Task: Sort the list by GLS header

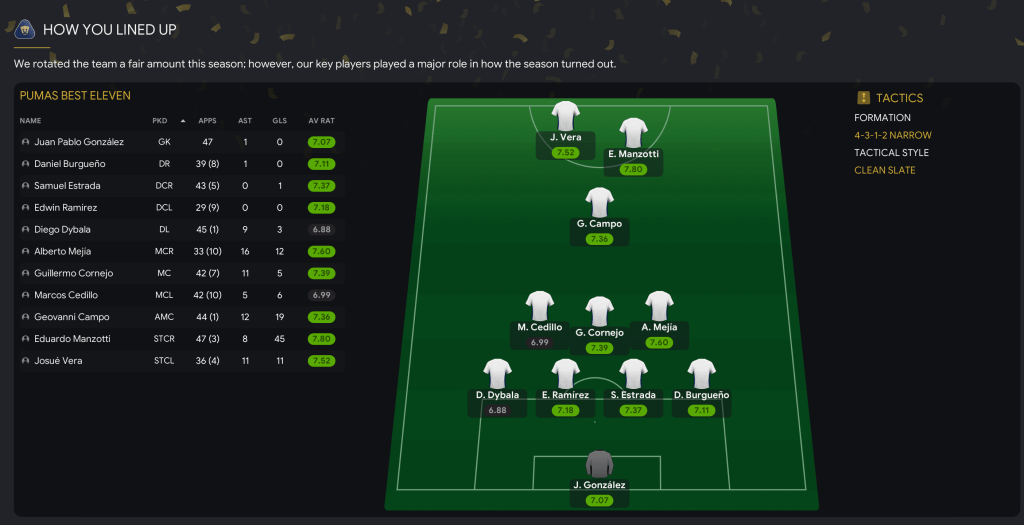Action: [279, 121]
